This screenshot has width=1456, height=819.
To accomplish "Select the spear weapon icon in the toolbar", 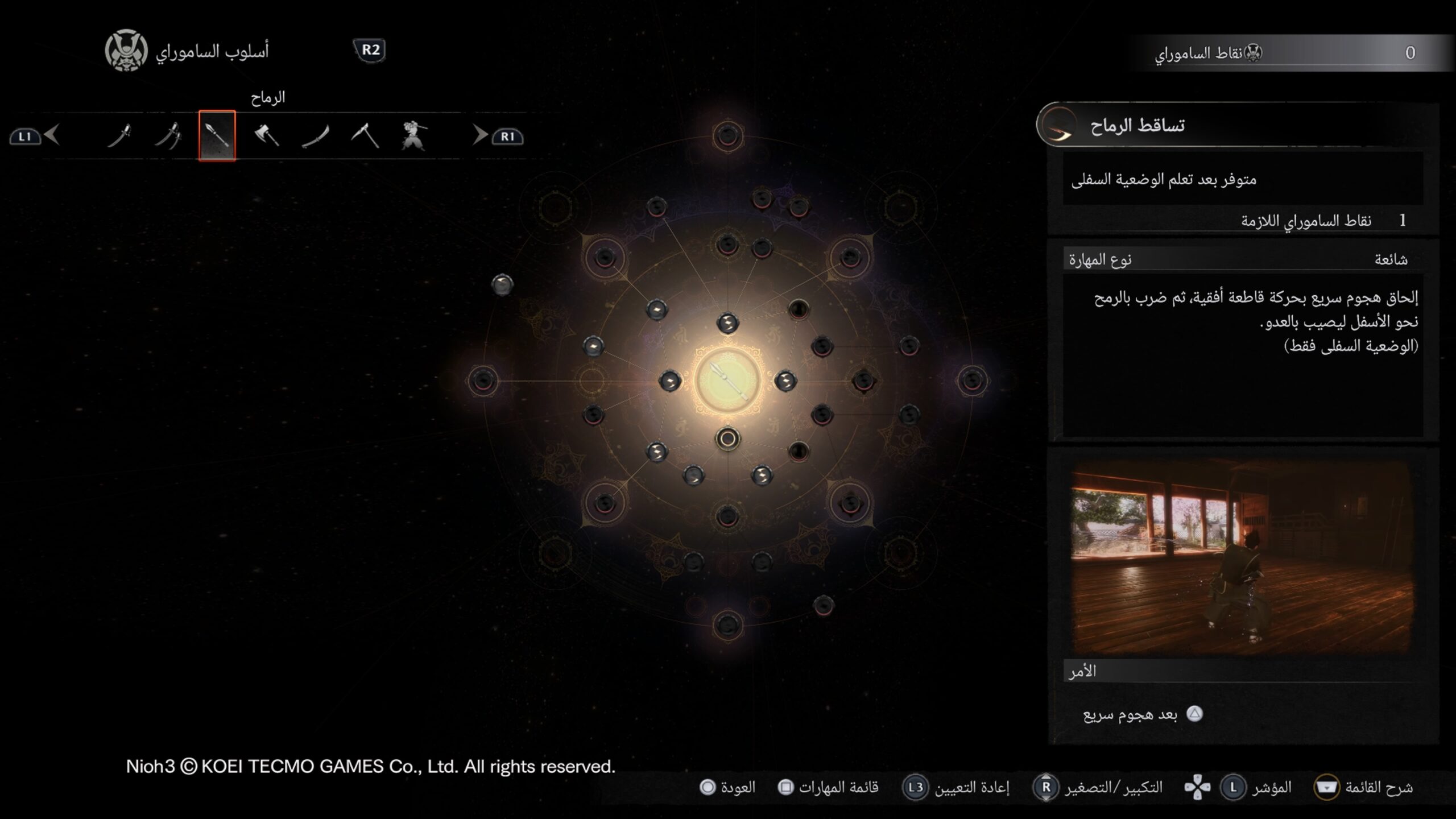I will pos(218,136).
